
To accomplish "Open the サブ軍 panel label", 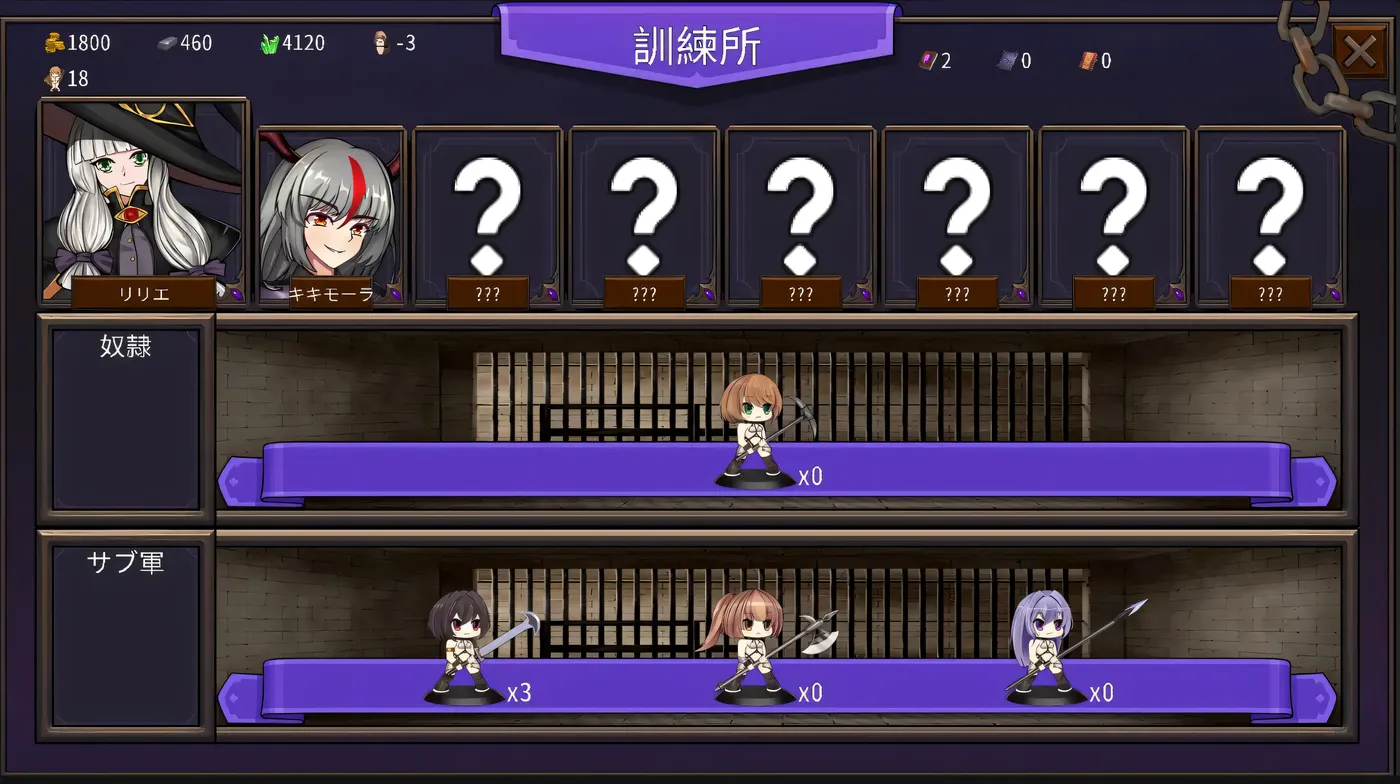I will click(123, 562).
